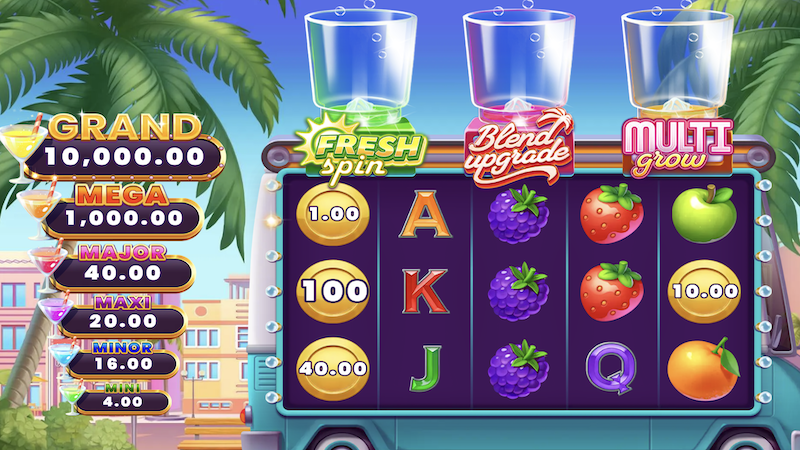Select the red K reel symbol
The width and height of the screenshot is (800, 450).
pyautogui.click(x=426, y=290)
